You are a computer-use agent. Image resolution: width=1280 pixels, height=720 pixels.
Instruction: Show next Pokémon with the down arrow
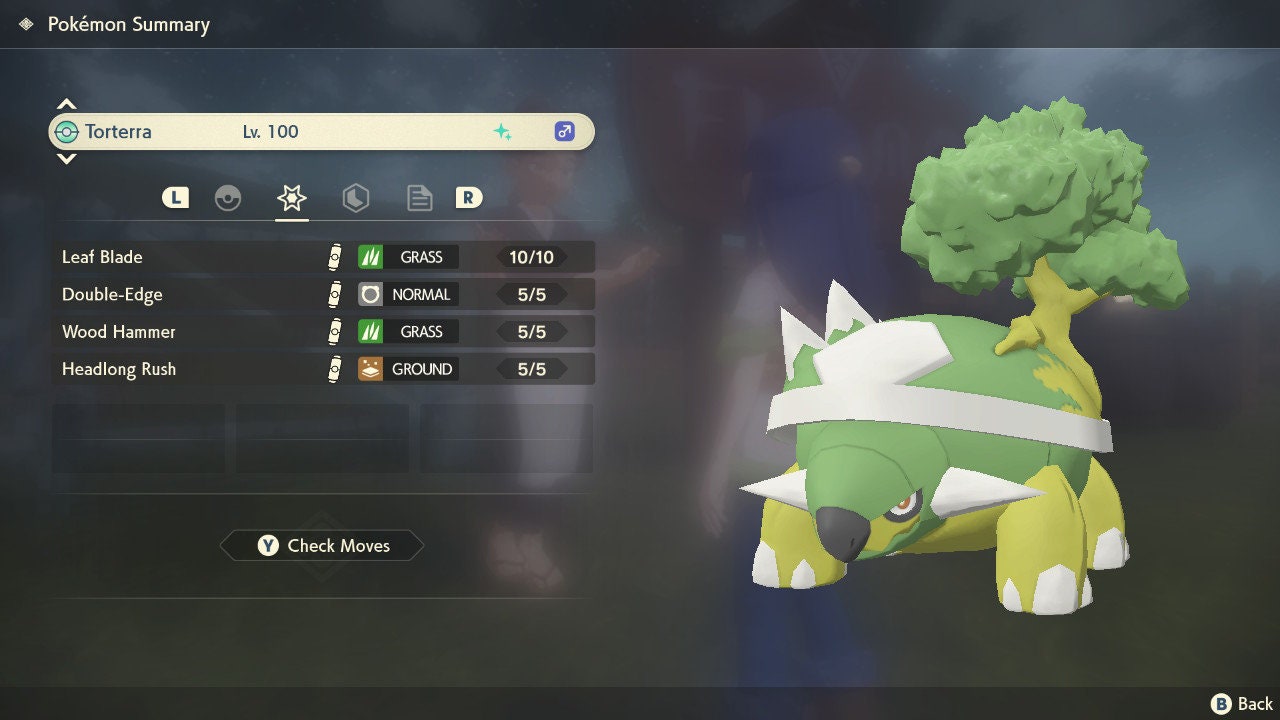tap(66, 159)
